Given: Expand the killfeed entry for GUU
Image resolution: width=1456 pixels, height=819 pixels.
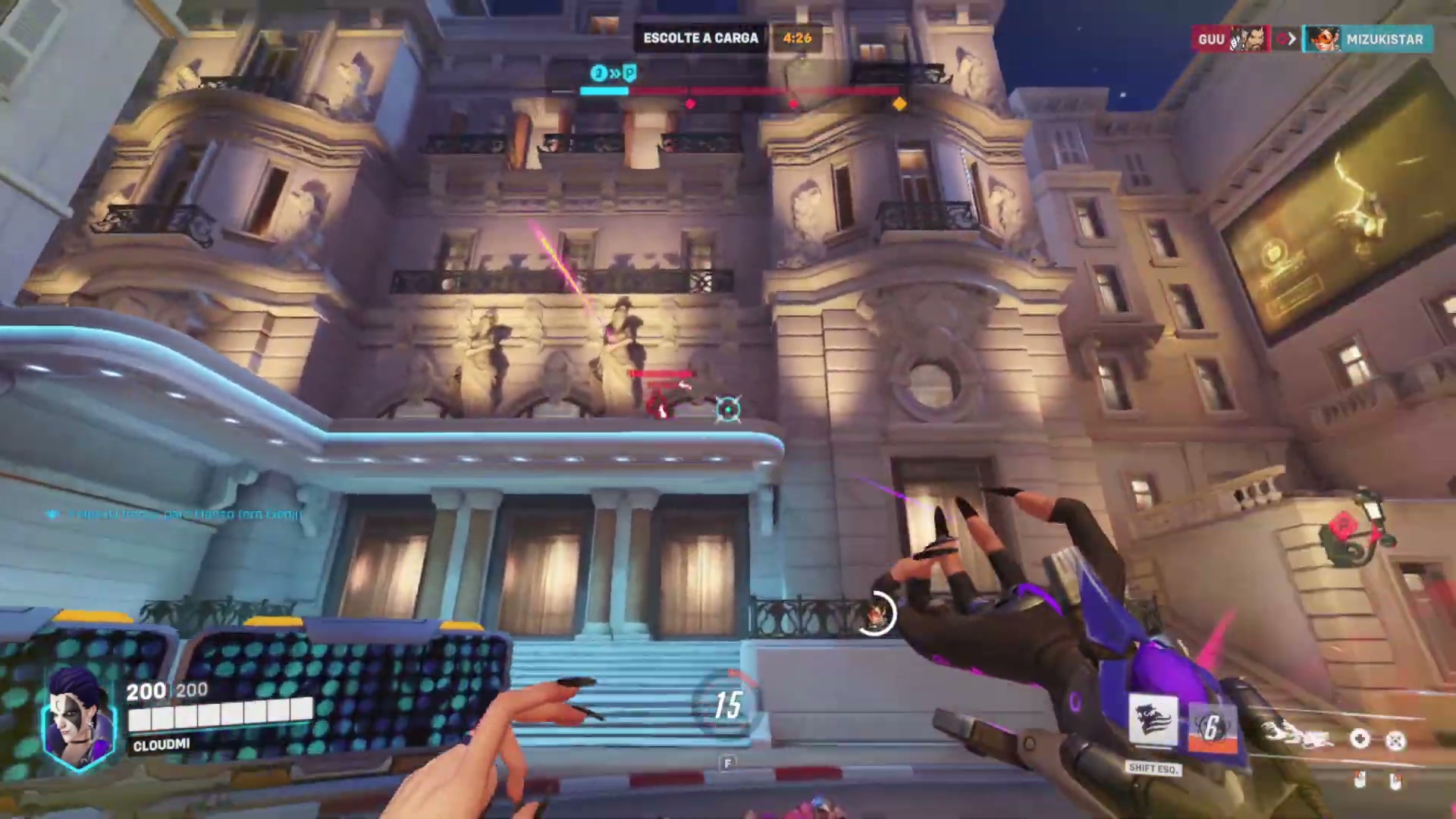Looking at the screenshot, I should tap(1228, 39).
